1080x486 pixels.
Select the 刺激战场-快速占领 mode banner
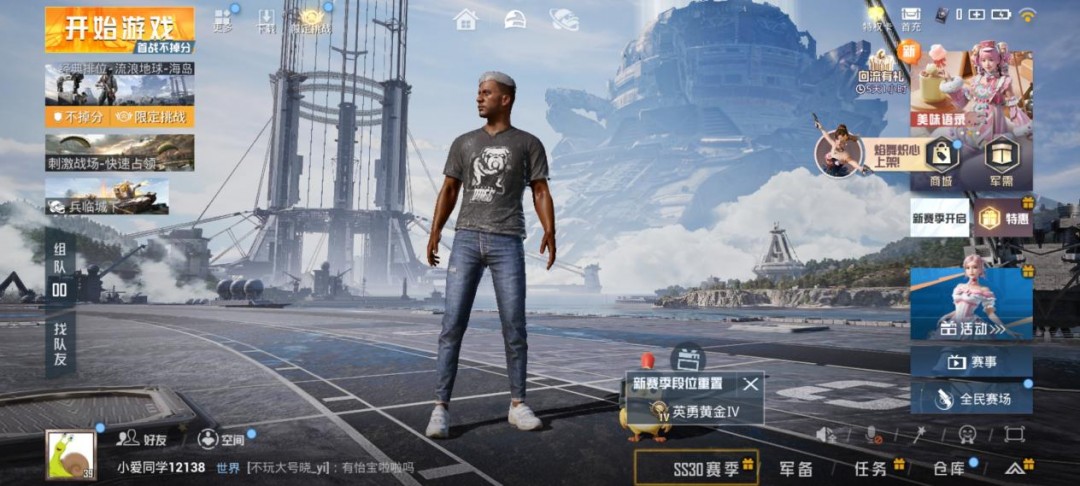[x=119, y=152]
